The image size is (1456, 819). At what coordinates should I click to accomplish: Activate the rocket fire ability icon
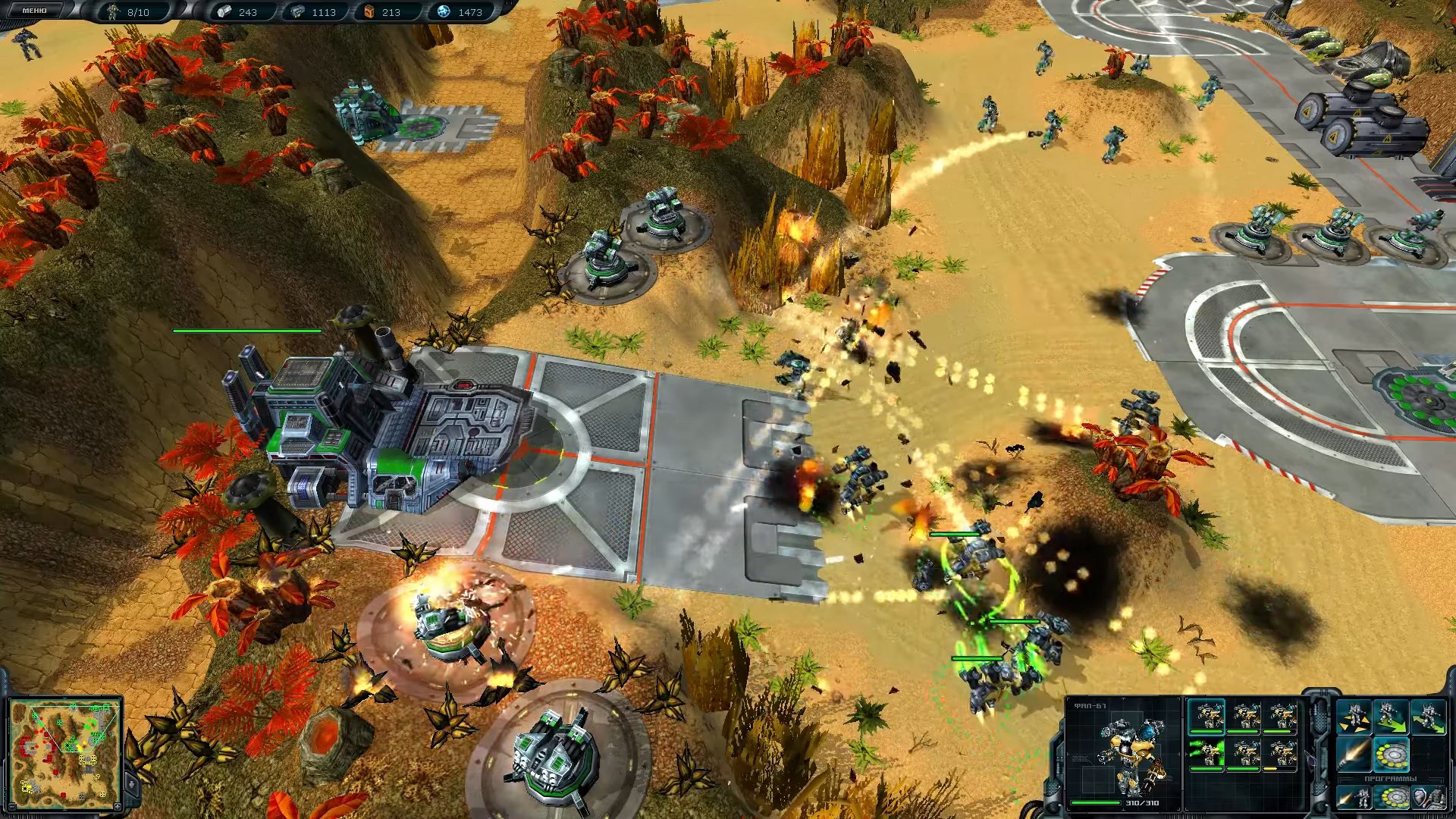click(1354, 755)
